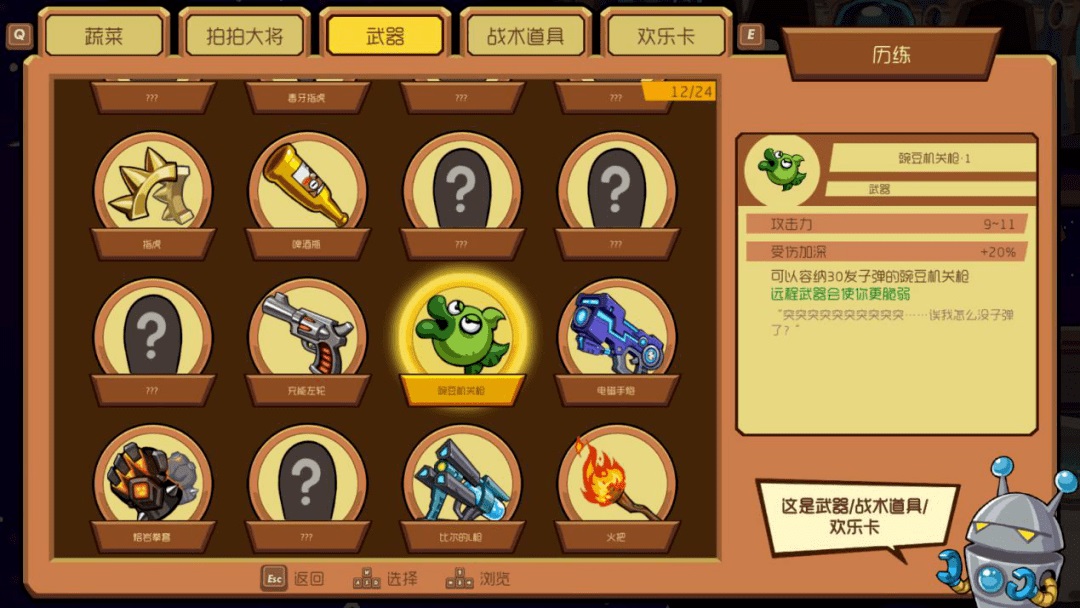This screenshot has height=608, width=1080.
Task: Select the 电磁手炮 purple cannon
Action: (616, 333)
